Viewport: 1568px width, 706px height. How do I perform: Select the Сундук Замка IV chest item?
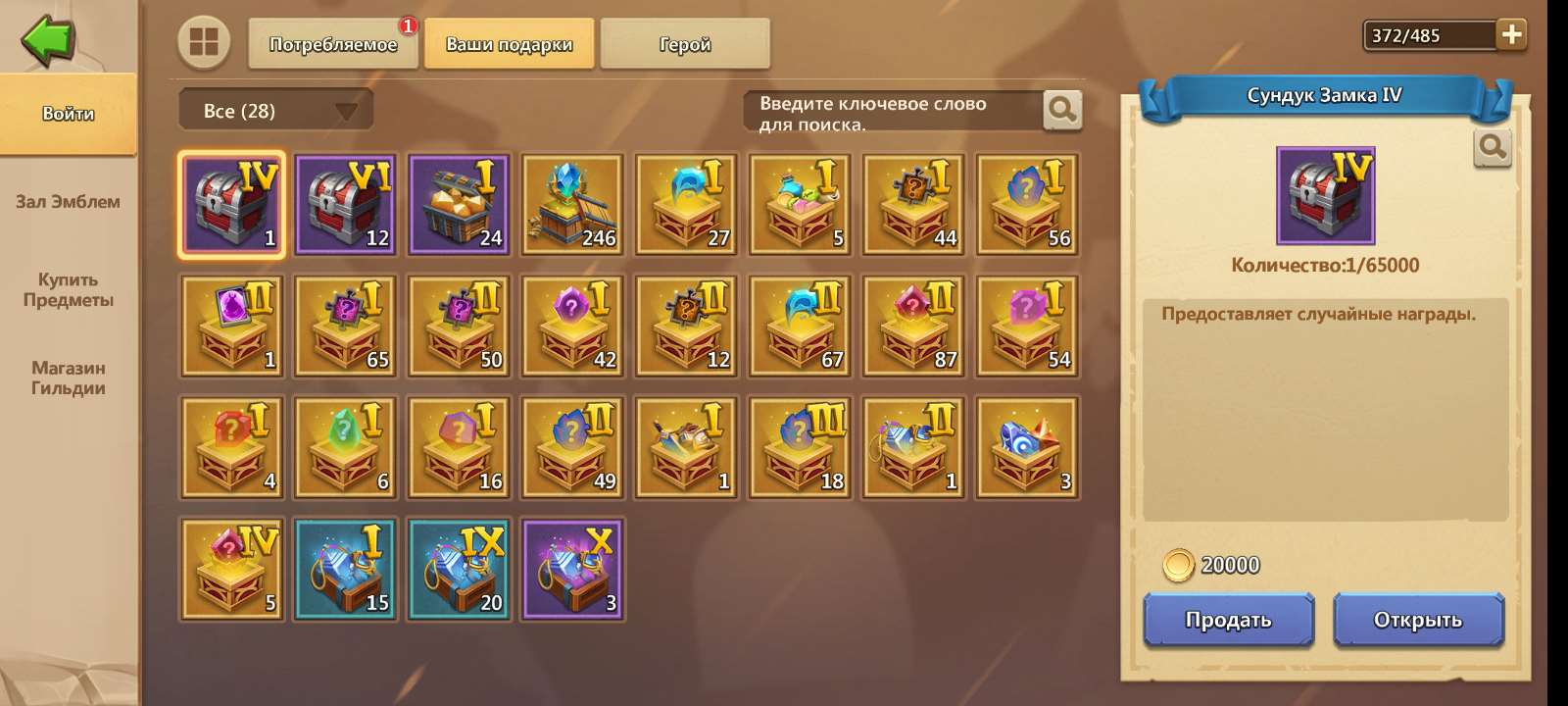point(229,204)
